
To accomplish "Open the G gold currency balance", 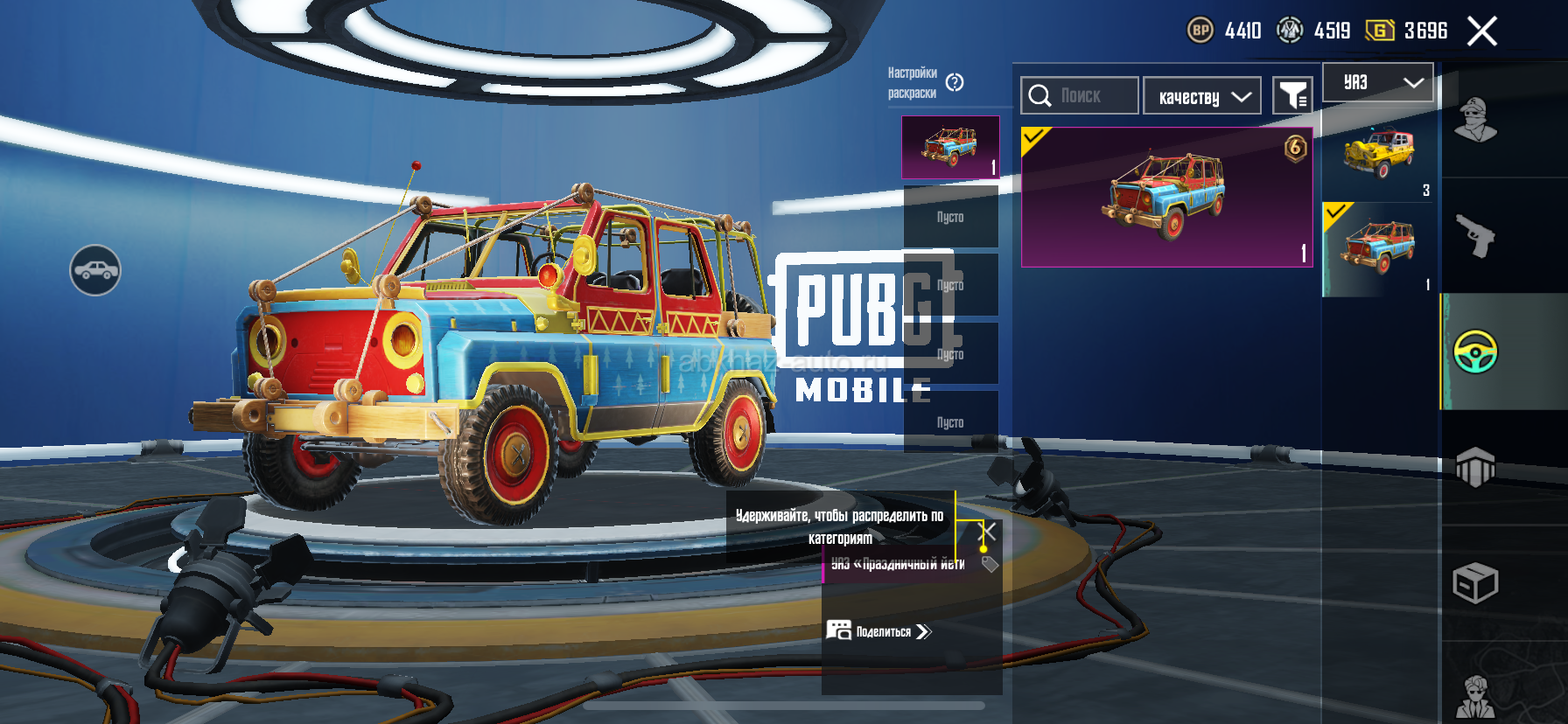I will click(x=1406, y=31).
